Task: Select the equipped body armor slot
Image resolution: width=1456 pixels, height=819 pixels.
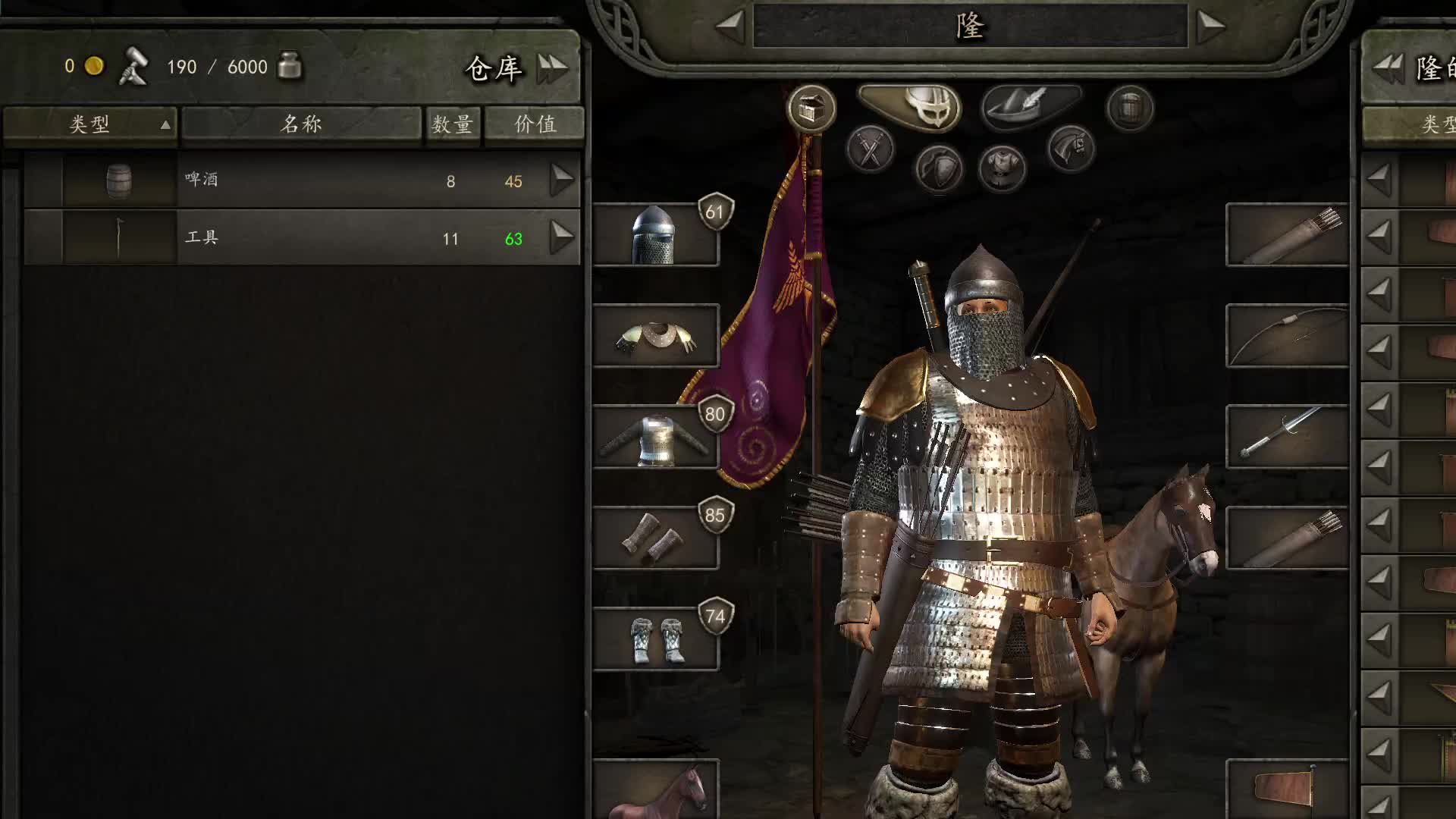Action: [x=655, y=437]
